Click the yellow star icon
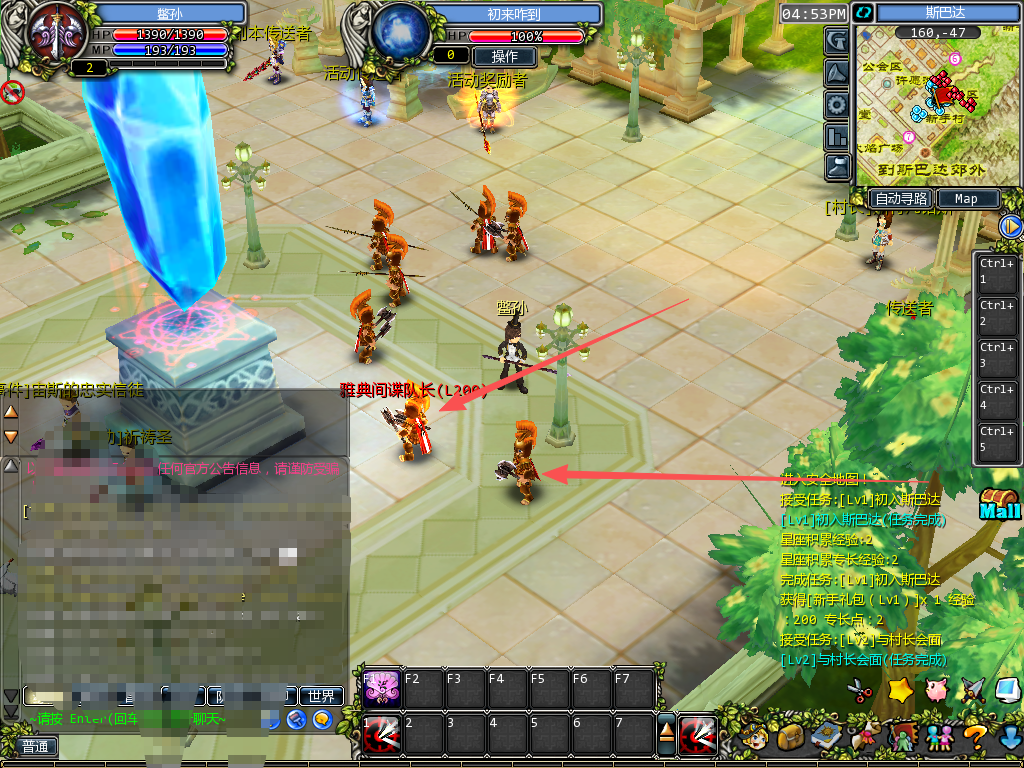 click(900, 690)
